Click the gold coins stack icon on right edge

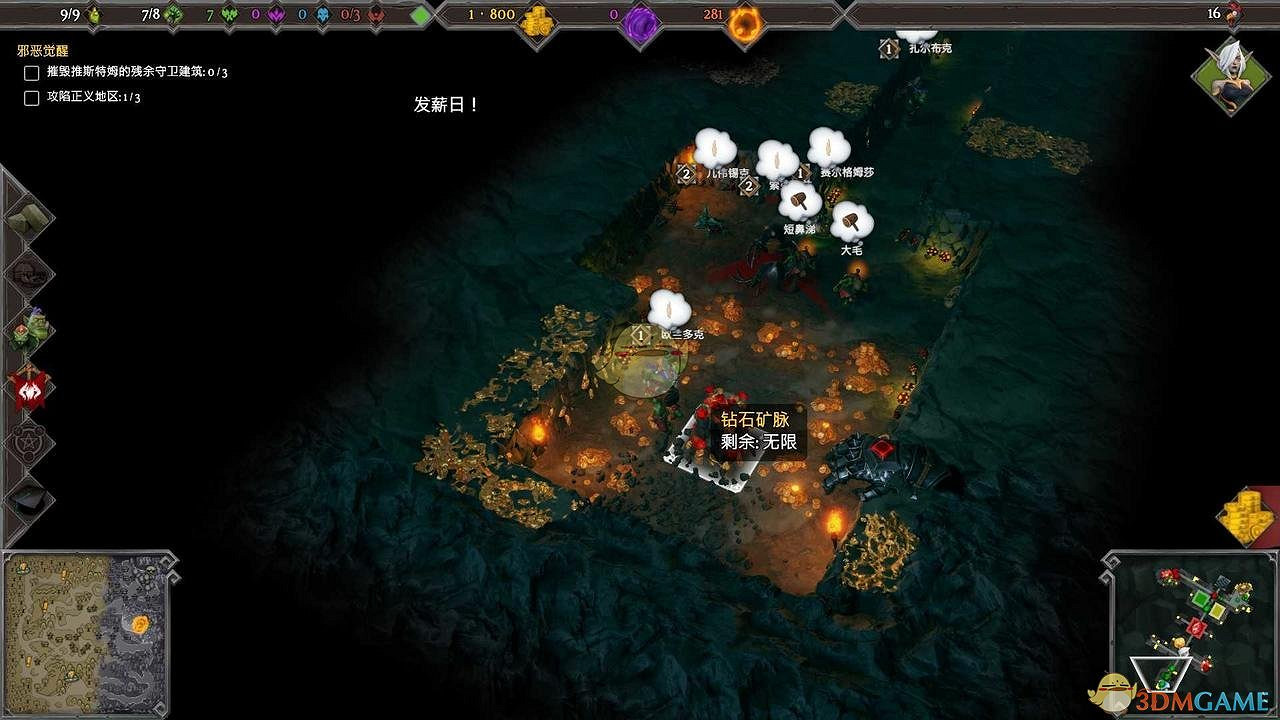[x=1243, y=516]
